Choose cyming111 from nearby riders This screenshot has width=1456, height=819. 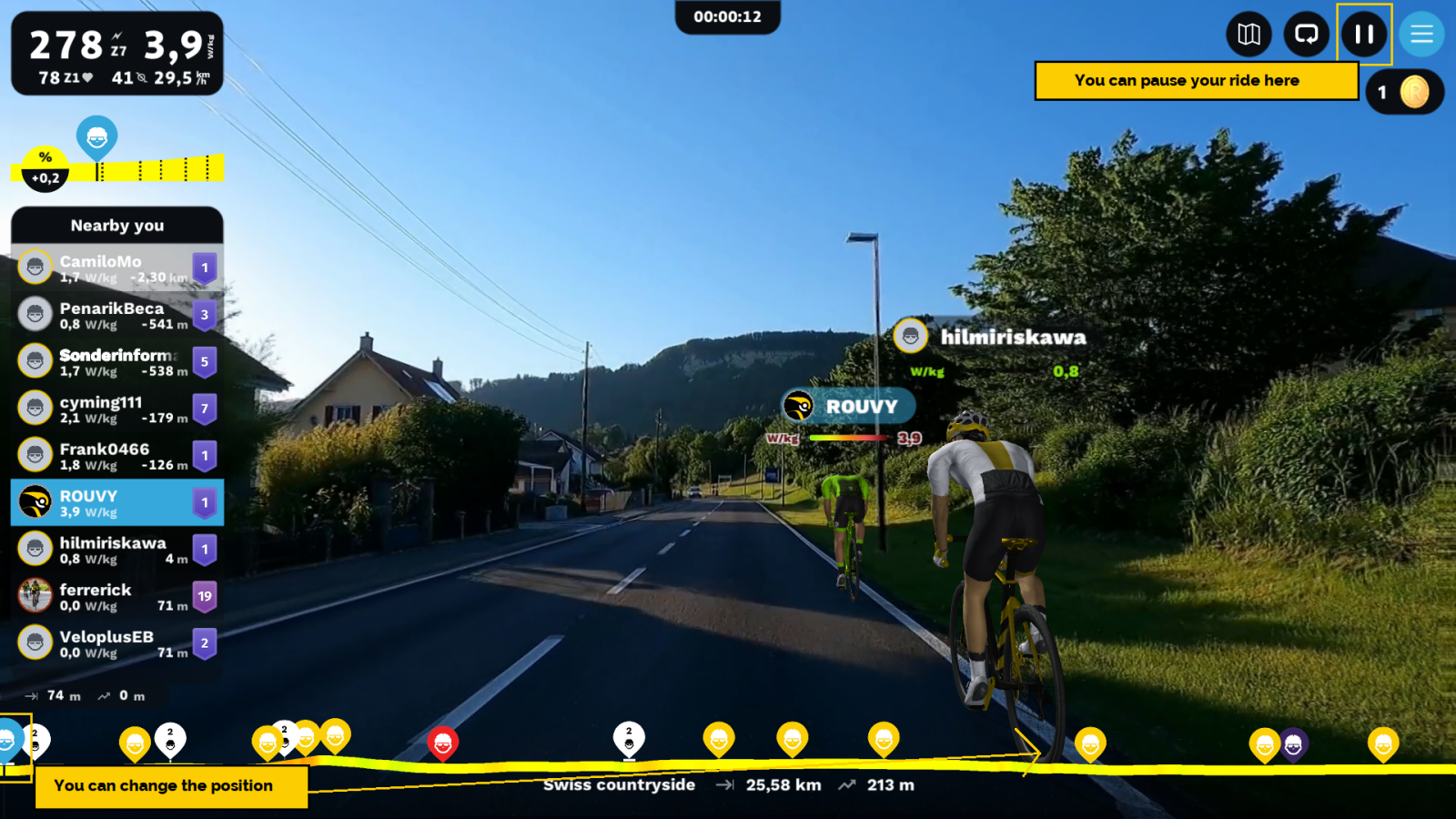116,409
